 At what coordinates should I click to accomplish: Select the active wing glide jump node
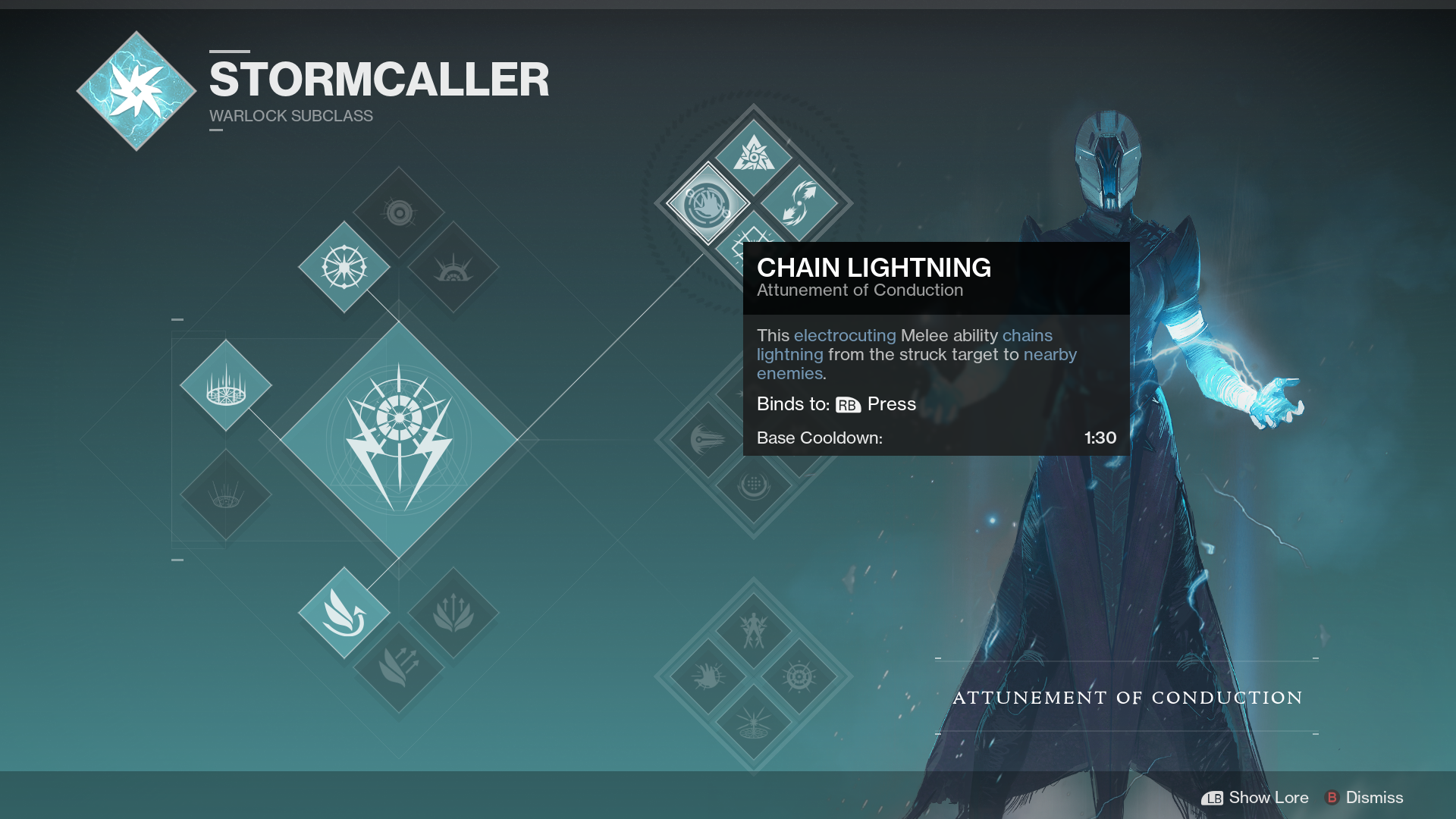(x=344, y=613)
